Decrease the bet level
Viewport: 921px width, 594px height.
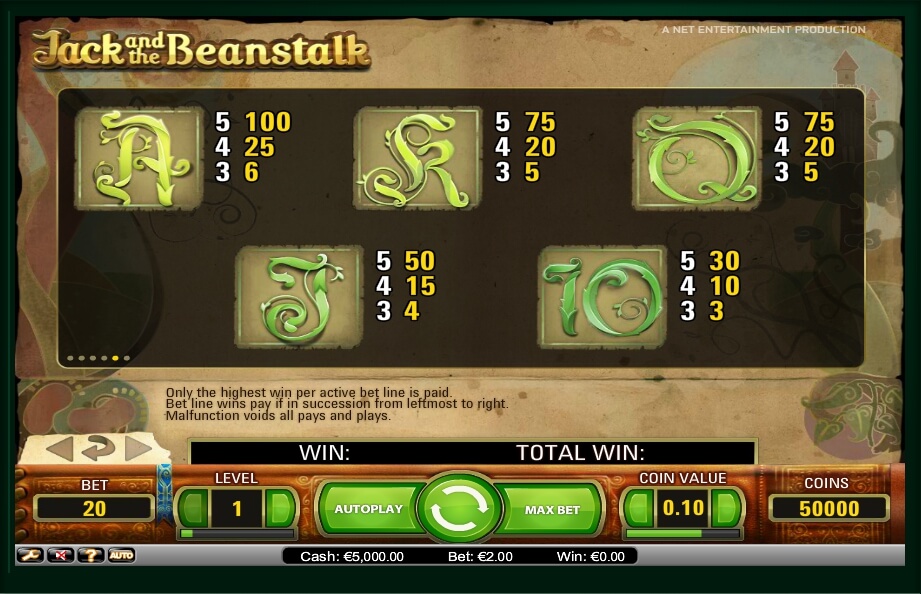point(193,509)
